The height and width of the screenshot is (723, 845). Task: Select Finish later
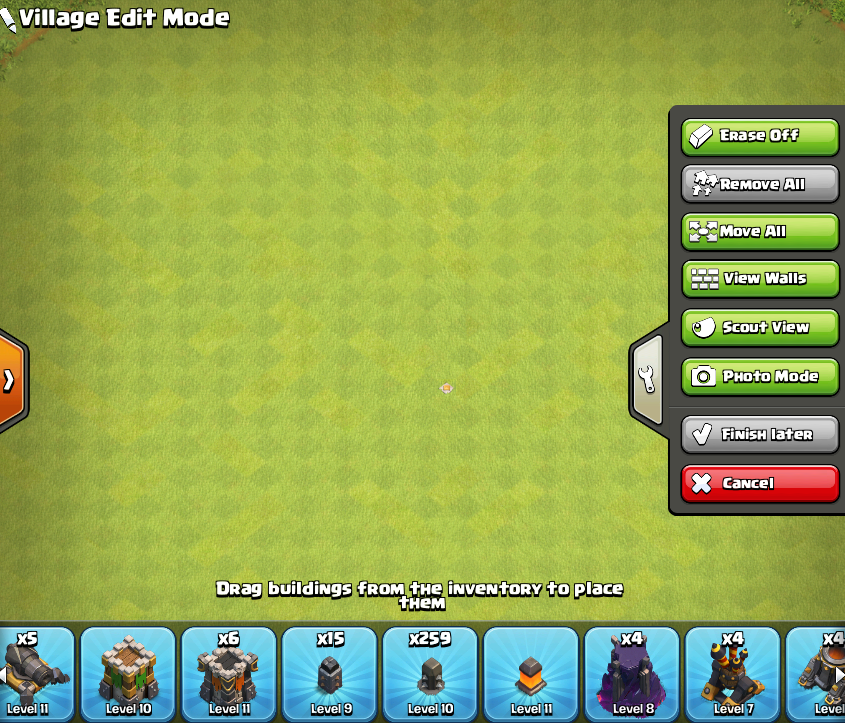coord(760,434)
